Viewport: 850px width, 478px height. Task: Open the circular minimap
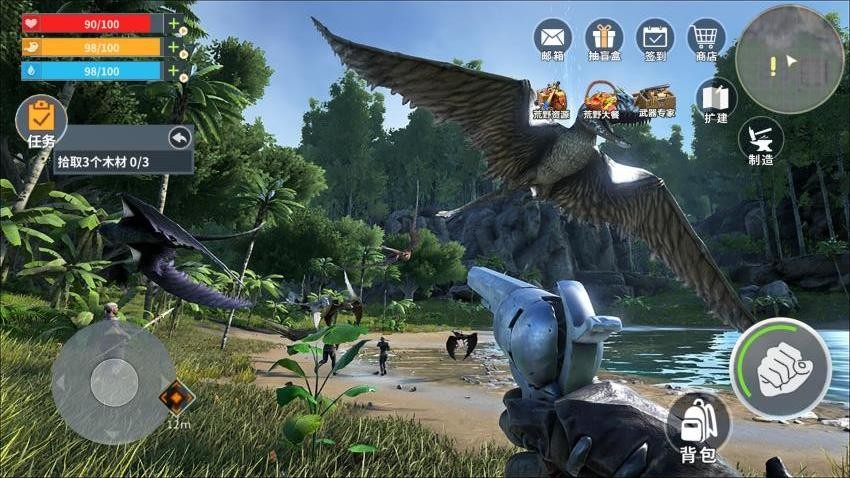pyautogui.click(x=789, y=60)
